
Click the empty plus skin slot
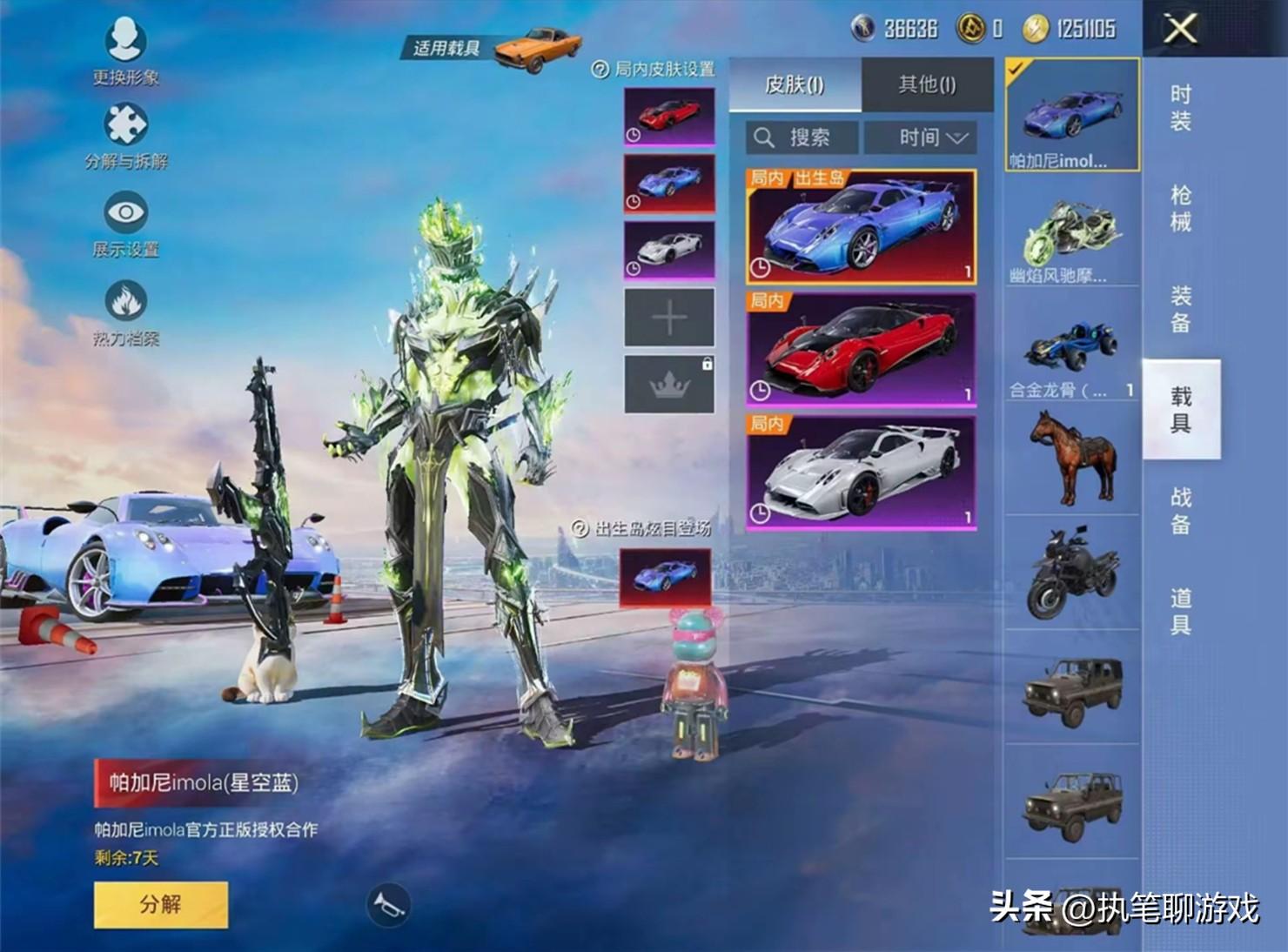point(669,318)
